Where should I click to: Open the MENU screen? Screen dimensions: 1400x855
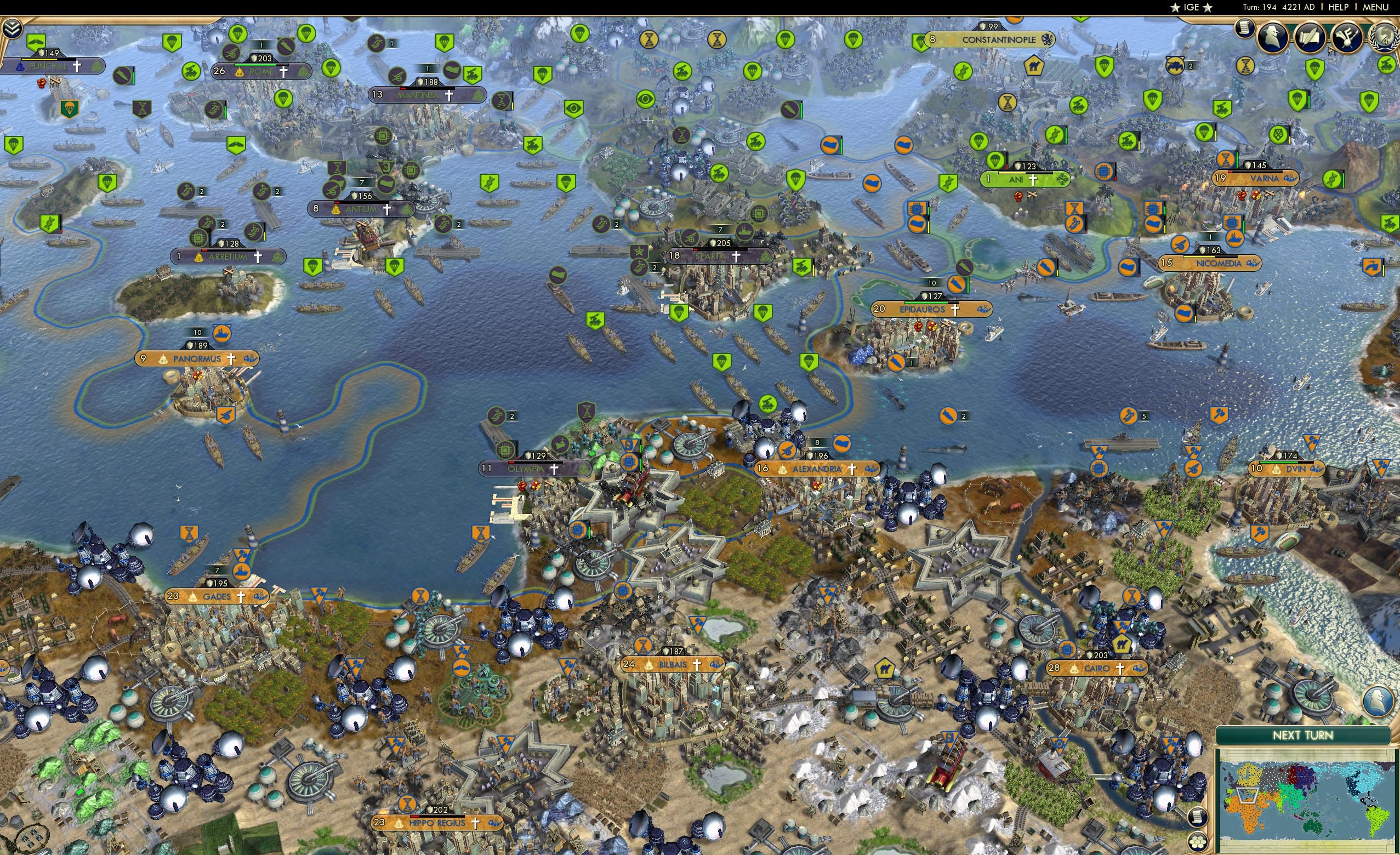1376,7
